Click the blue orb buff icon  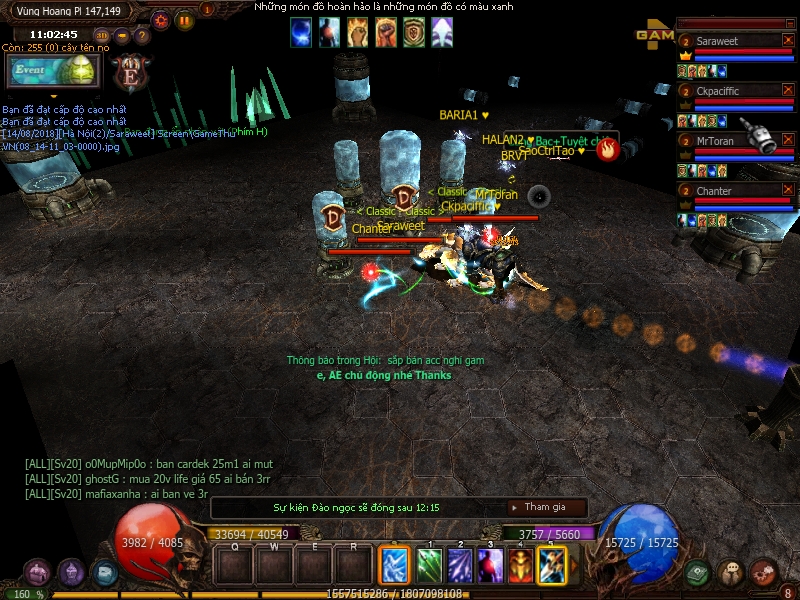tap(301, 33)
